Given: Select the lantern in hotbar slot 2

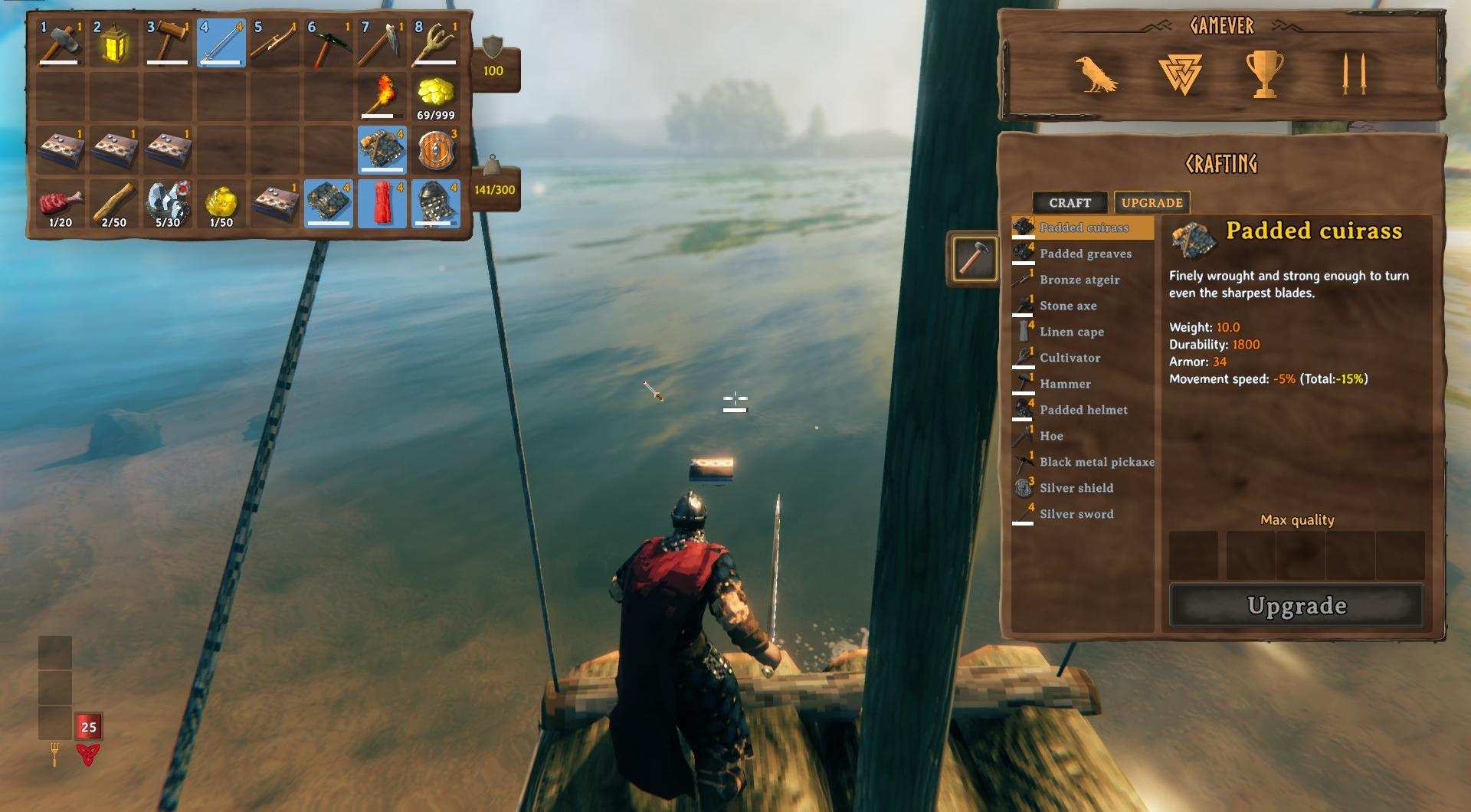Looking at the screenshot, I should click(x=114, y=43).
